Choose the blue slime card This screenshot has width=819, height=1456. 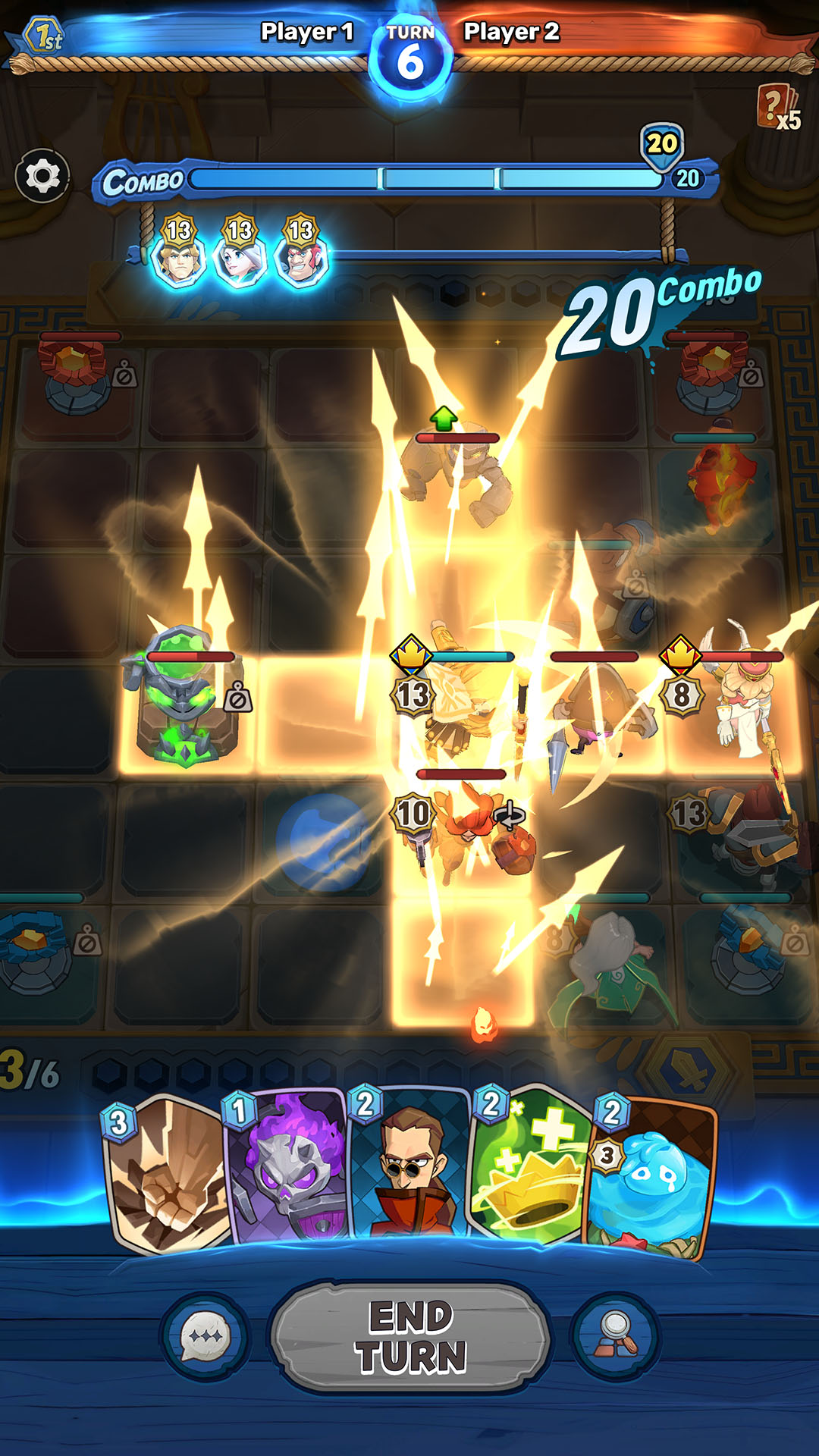(x=651, y=1175)
